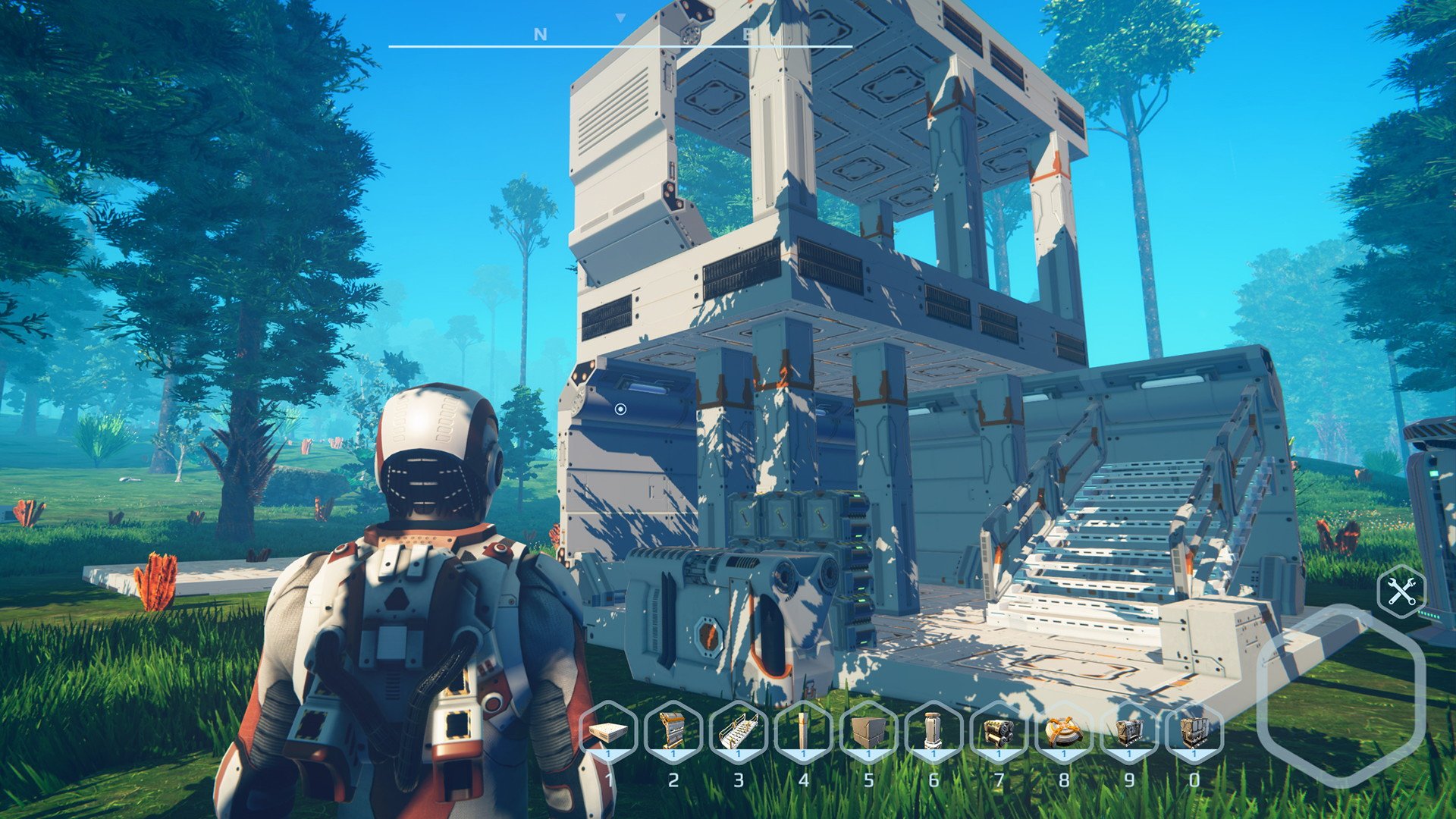Choose the curved wall piece in slot 2
The width and height of the screenshot is (1456, 819).
click(673, 732)
